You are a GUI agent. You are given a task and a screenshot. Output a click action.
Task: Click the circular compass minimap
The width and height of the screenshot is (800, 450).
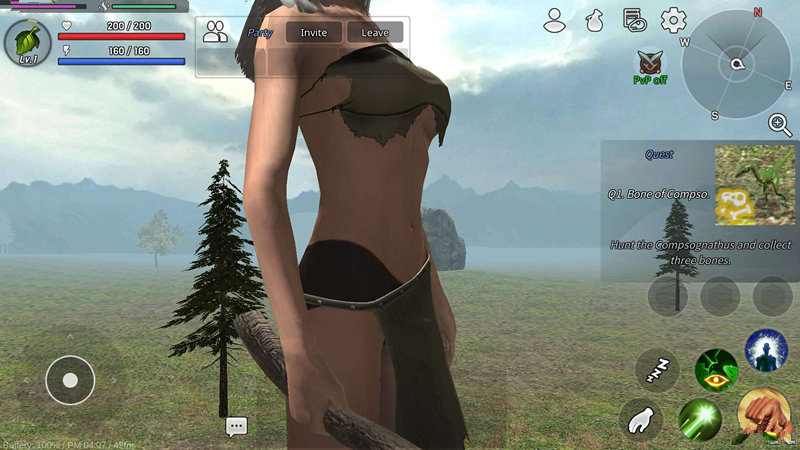(x=736, y=65)
